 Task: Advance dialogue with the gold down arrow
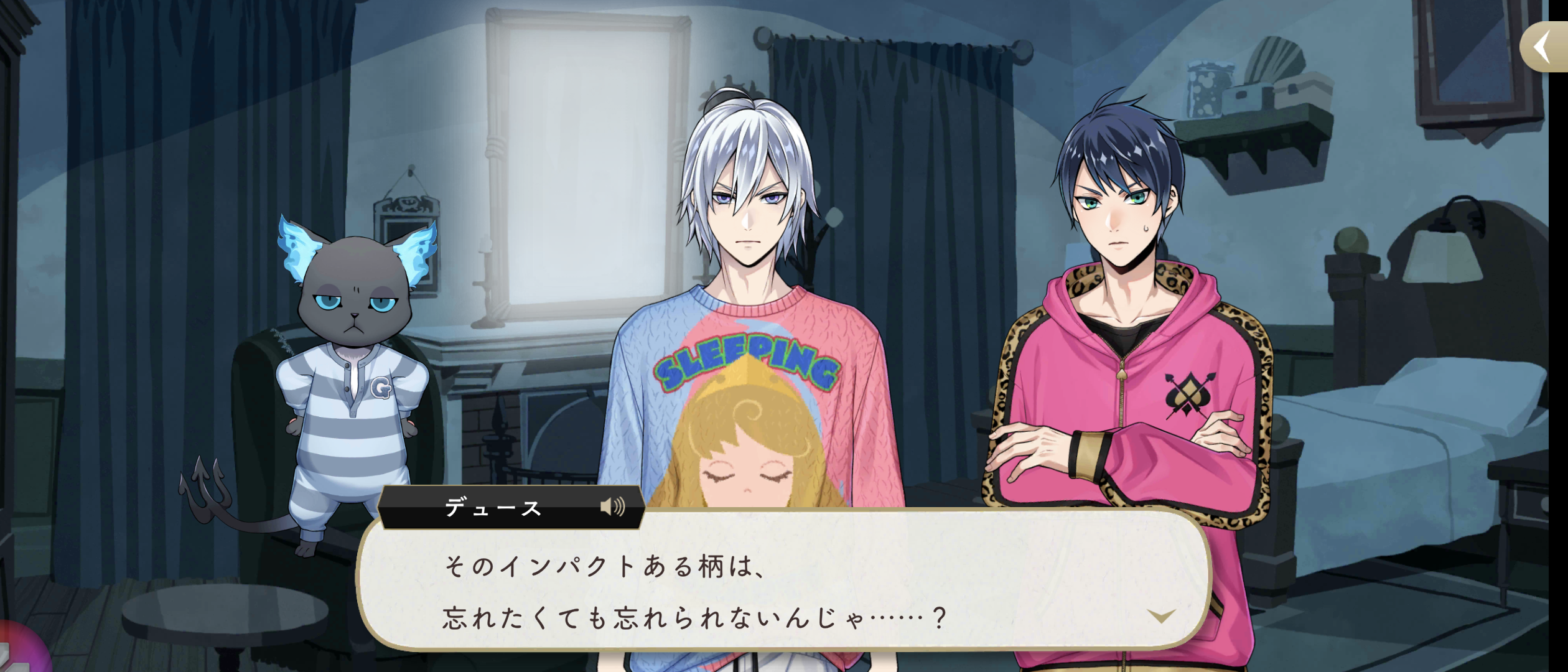1161,616
